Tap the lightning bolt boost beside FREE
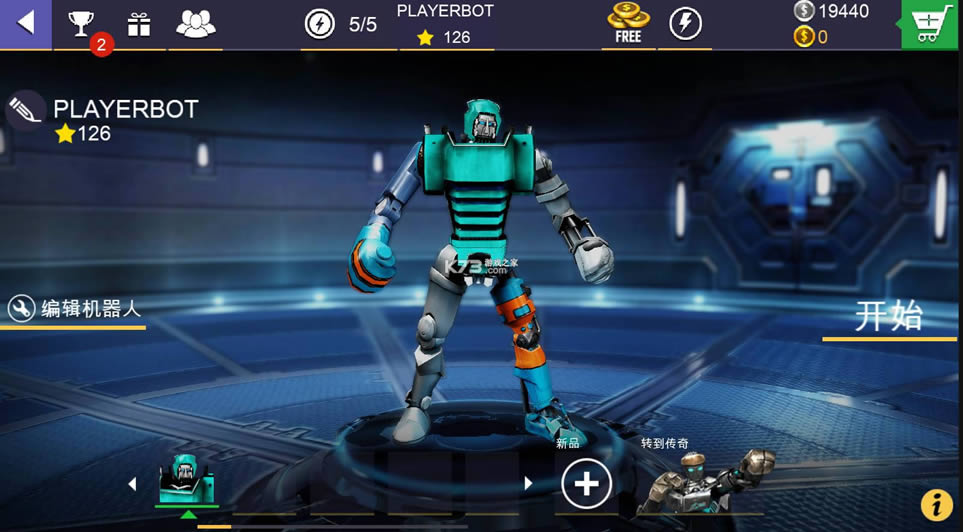 tap(685, 23)
